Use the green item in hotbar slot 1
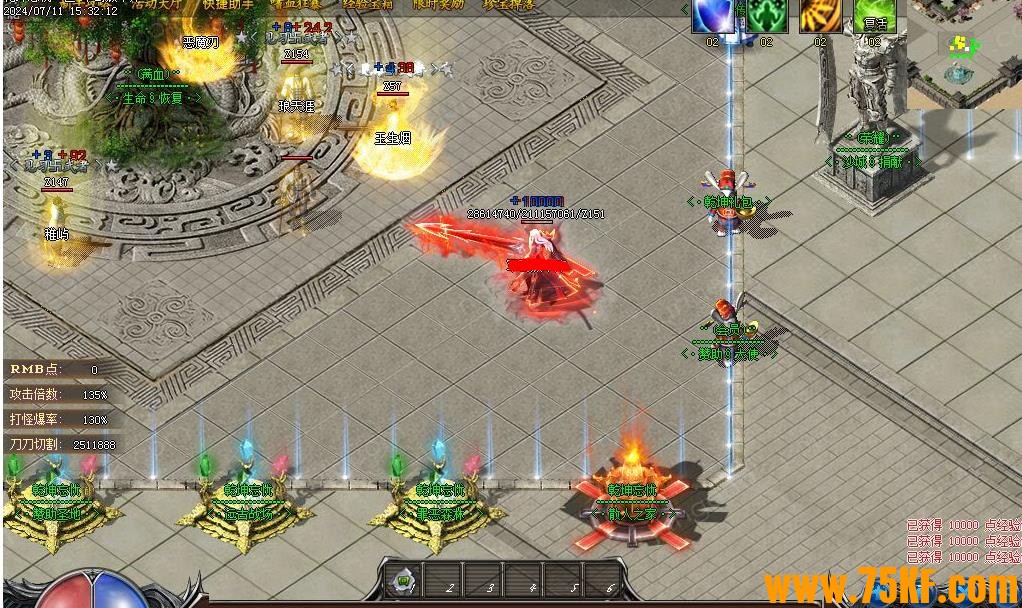Image resolution: width=1022 pixels, height=608 pixels. pyautogui.click(x=402, y=580)
